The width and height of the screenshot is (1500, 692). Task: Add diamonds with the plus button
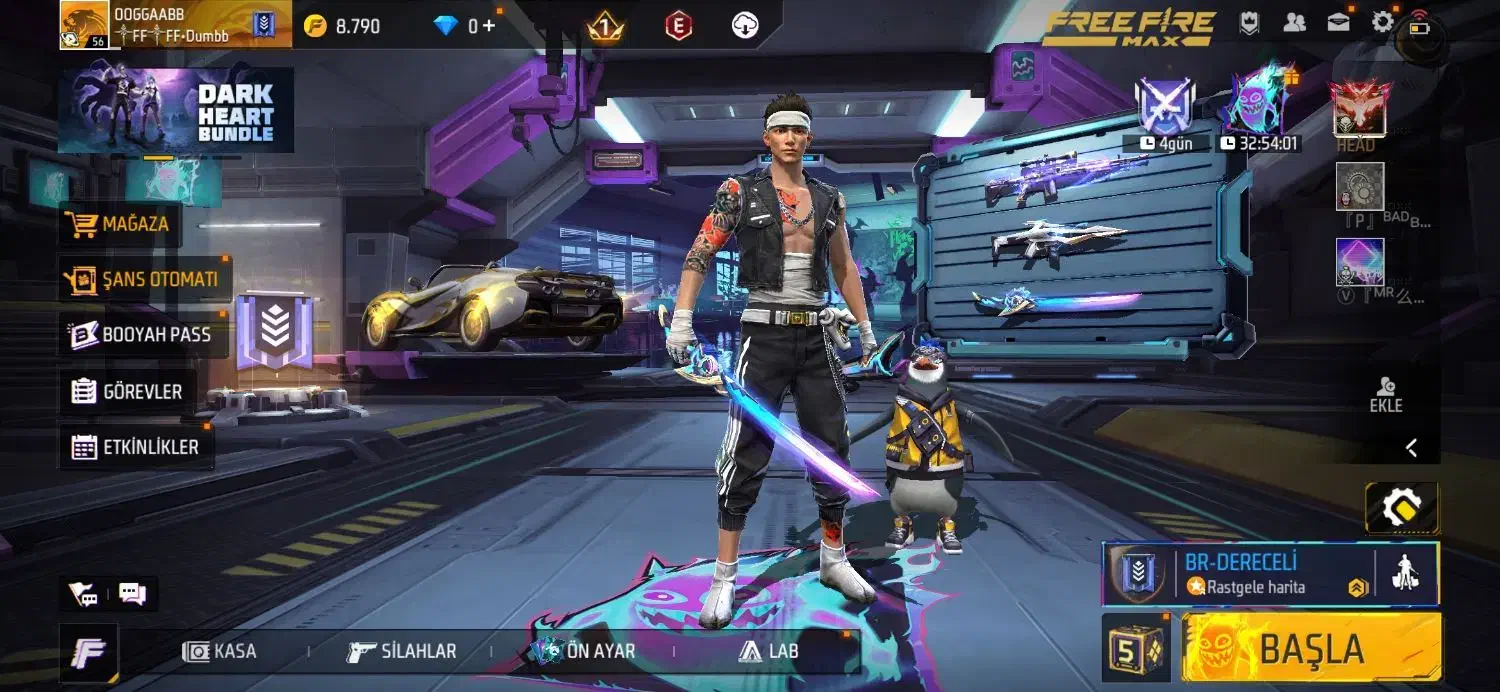pyautogui.click(x=489, y=26)
